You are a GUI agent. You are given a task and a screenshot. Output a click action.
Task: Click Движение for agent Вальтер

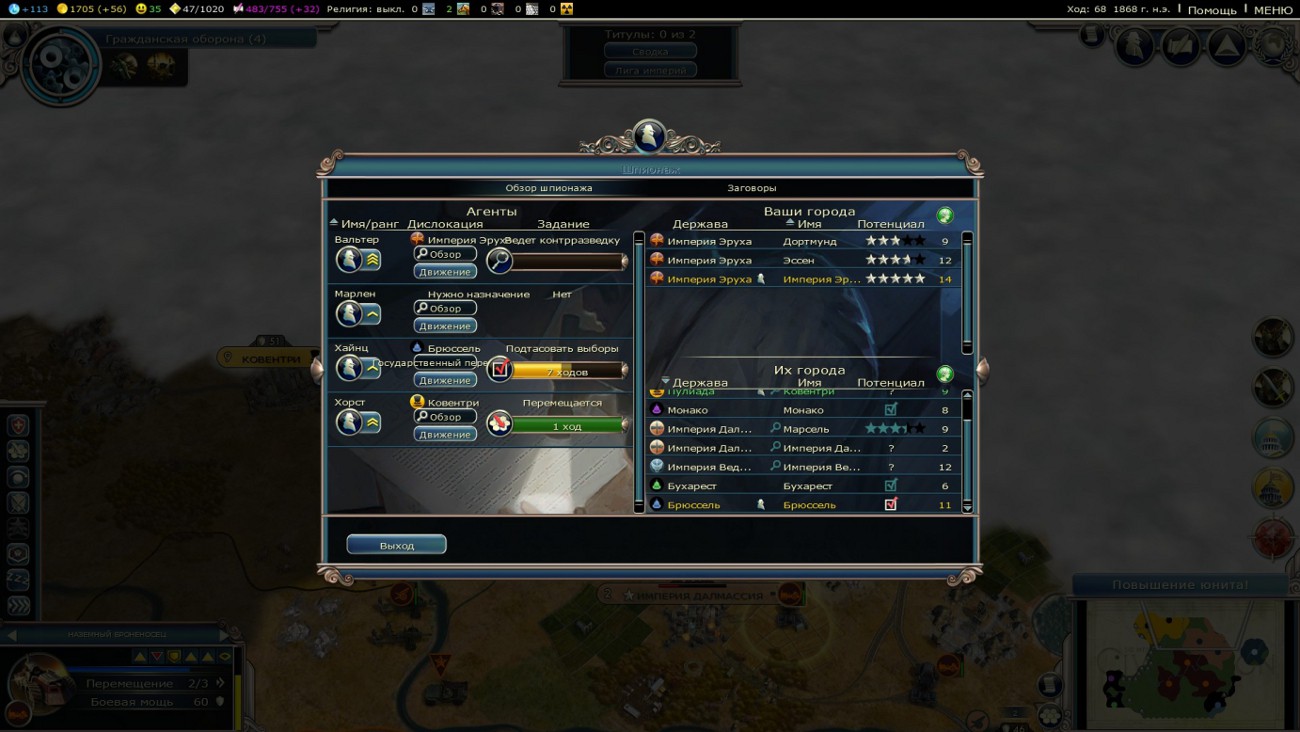[x=445, y=272]
